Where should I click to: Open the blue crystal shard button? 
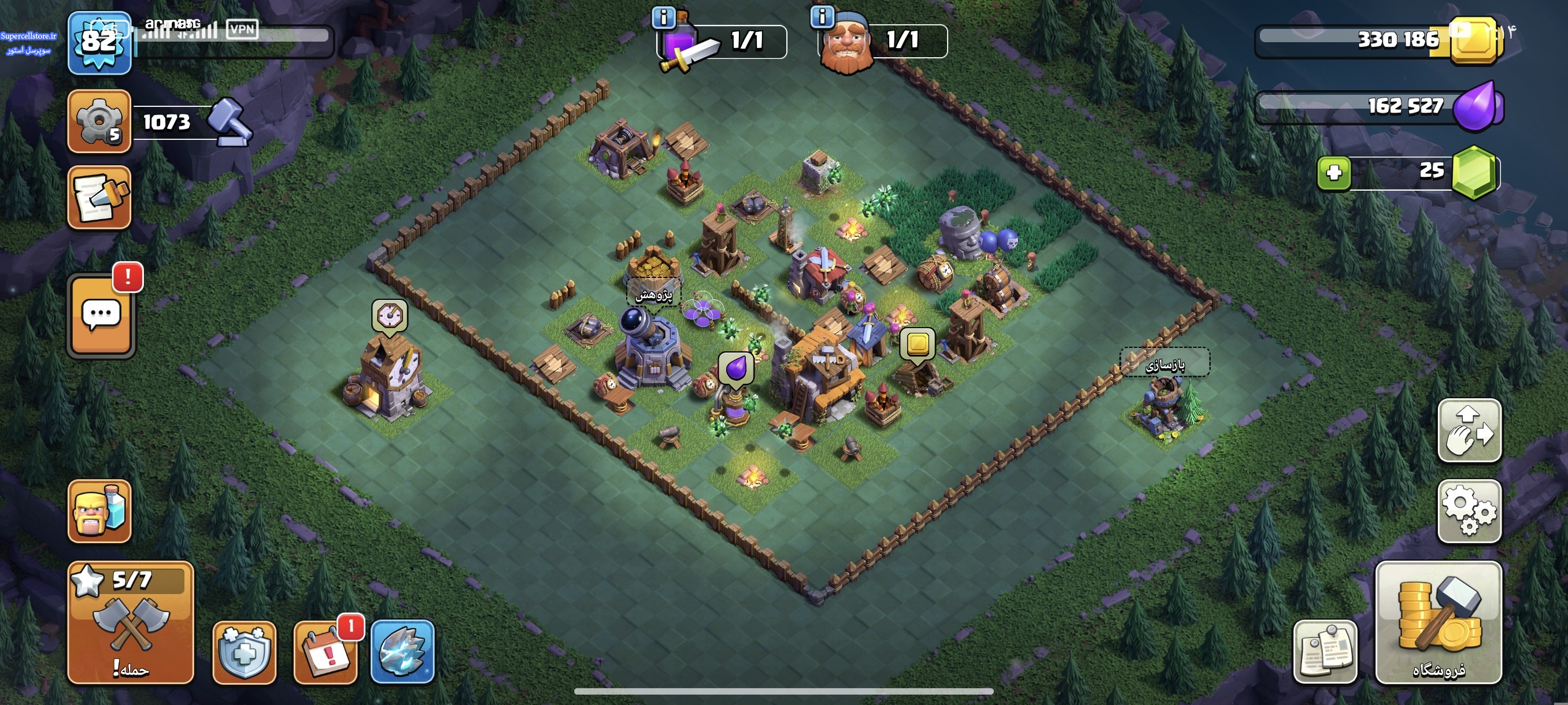402,652
